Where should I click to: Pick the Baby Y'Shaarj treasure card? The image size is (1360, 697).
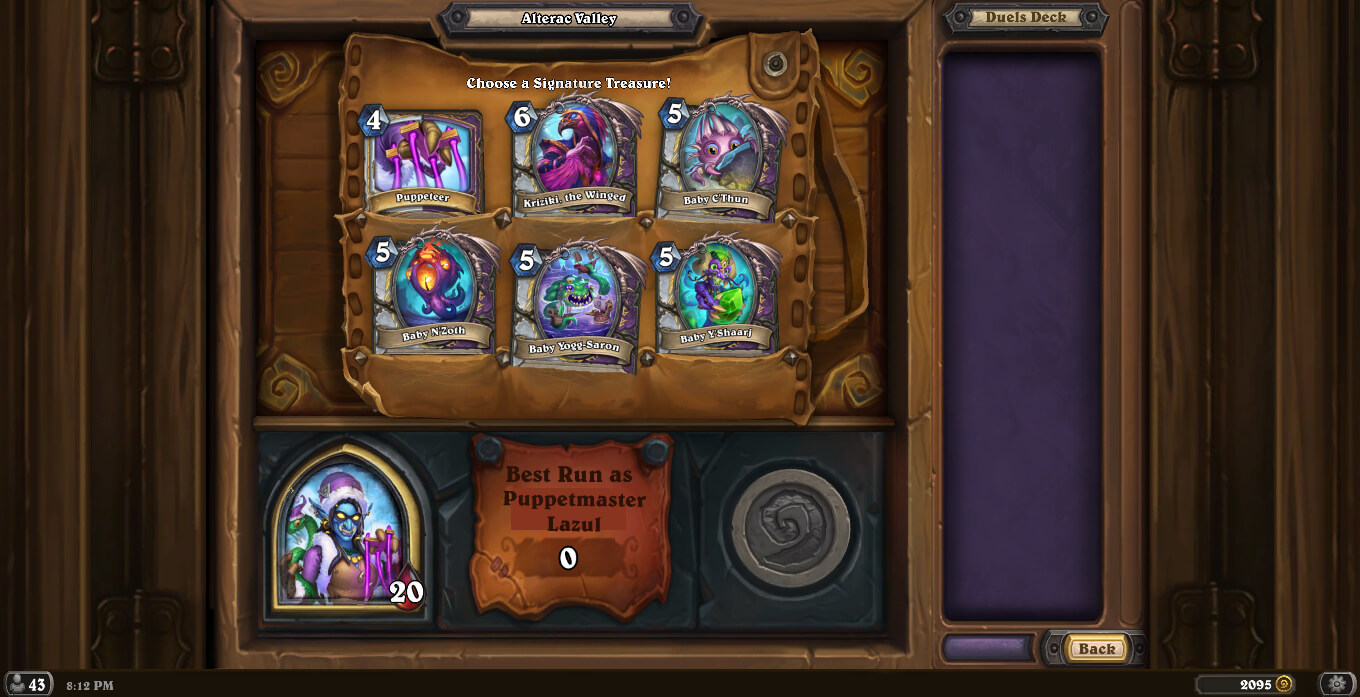(716, 294)
